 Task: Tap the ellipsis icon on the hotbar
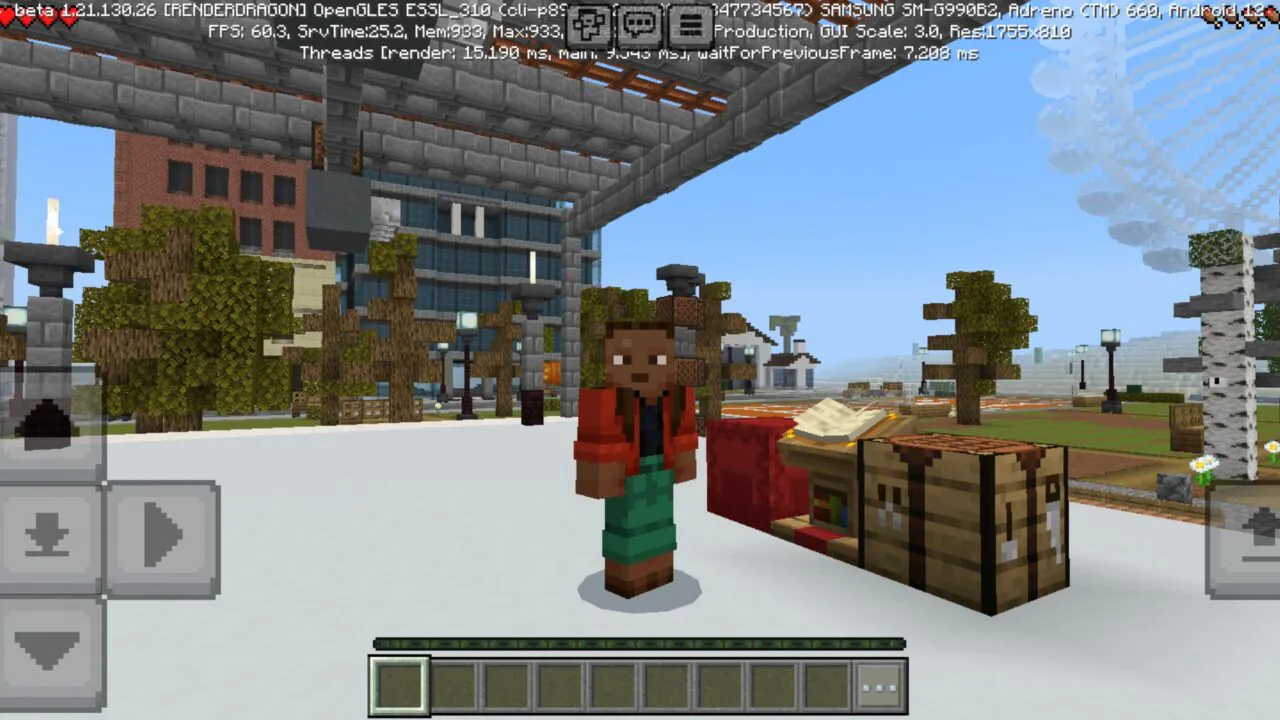[x=879, y=684]
